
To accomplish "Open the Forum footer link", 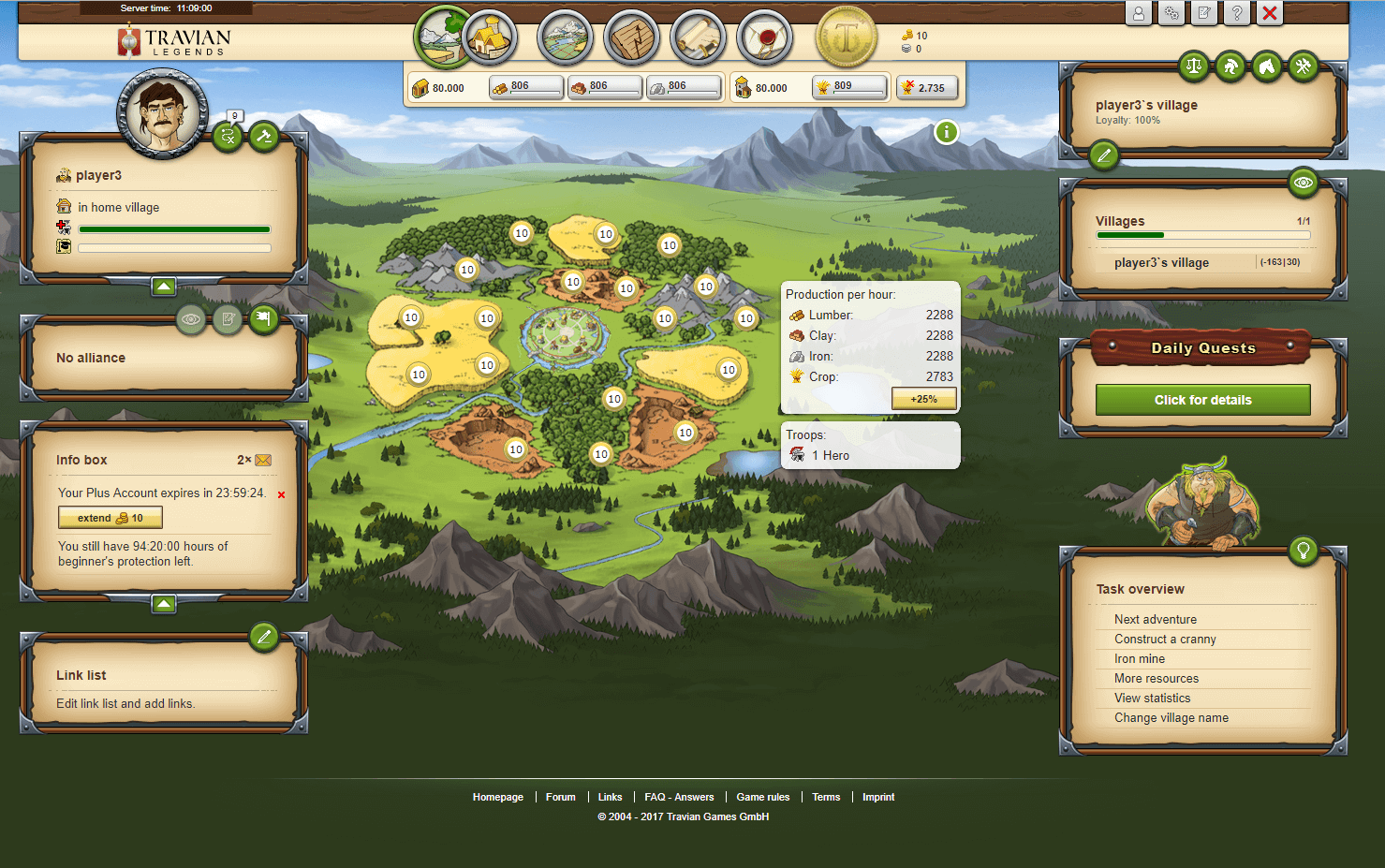I will point(560,798).
